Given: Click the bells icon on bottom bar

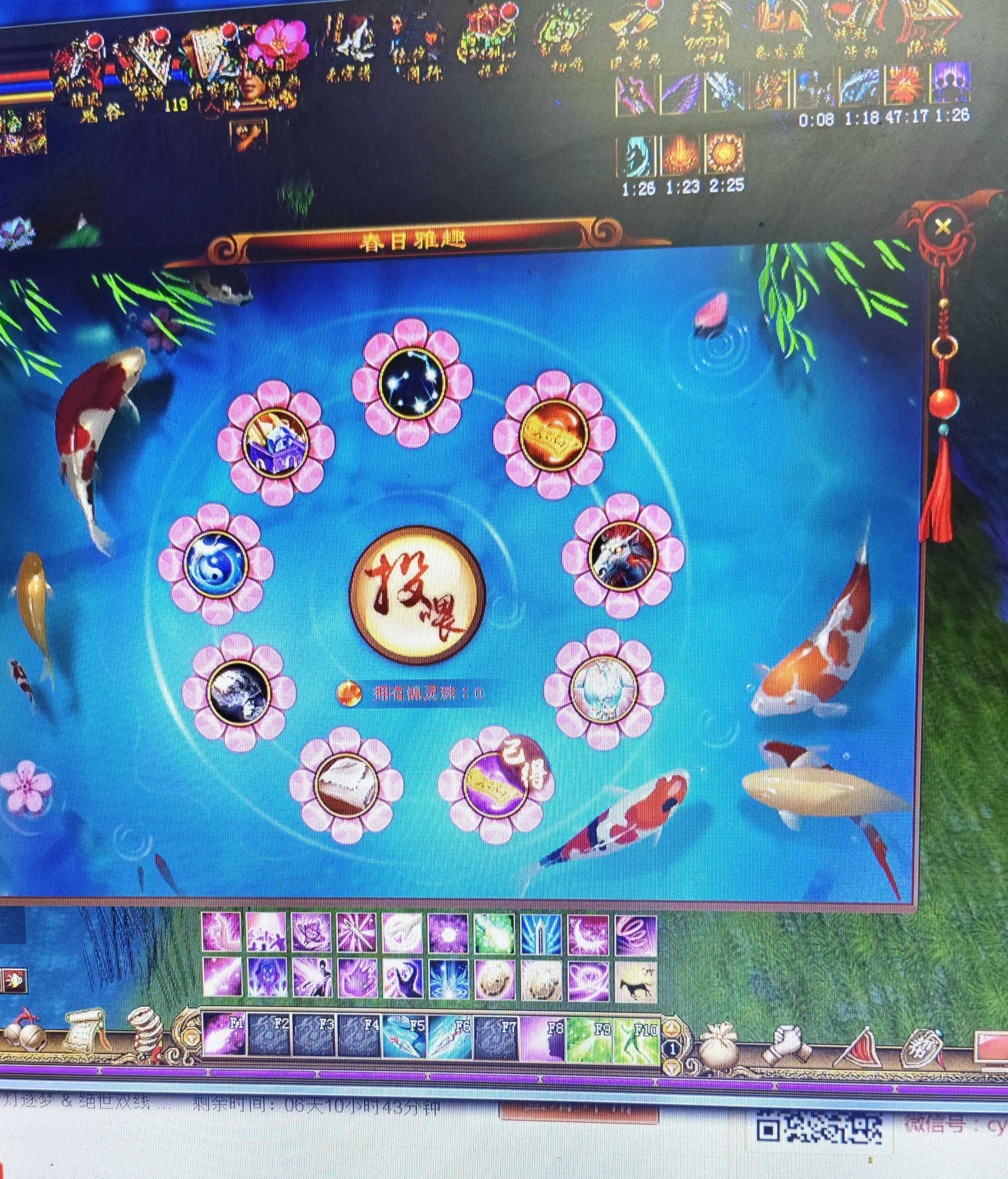Looking at the screenshot, I should [23, 1030].
